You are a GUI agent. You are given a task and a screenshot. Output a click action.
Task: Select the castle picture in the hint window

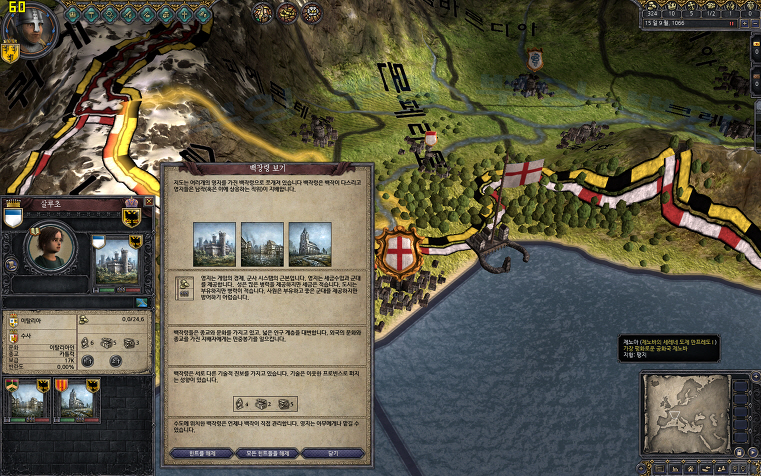pos(212,243)
